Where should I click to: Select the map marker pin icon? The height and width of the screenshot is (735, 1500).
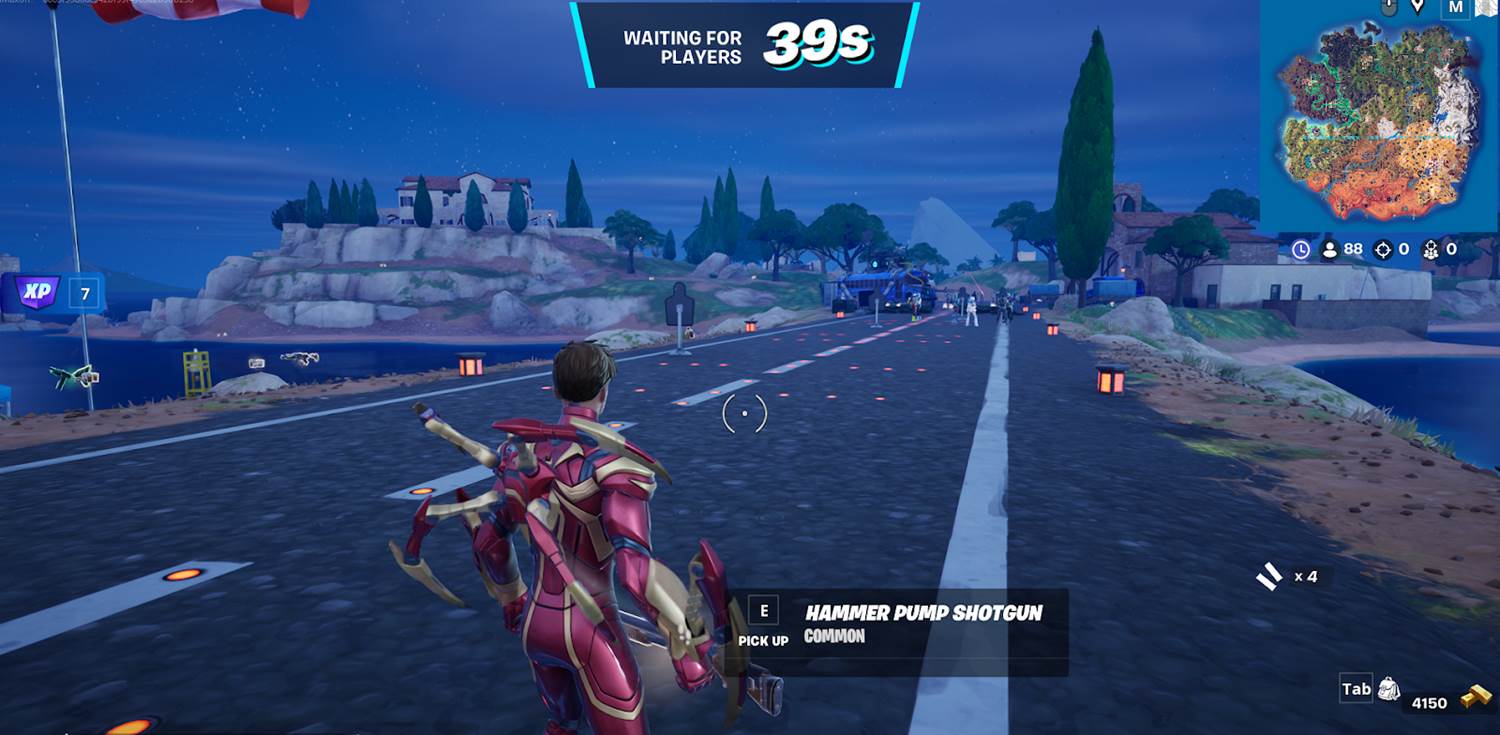pos(1417,7)
